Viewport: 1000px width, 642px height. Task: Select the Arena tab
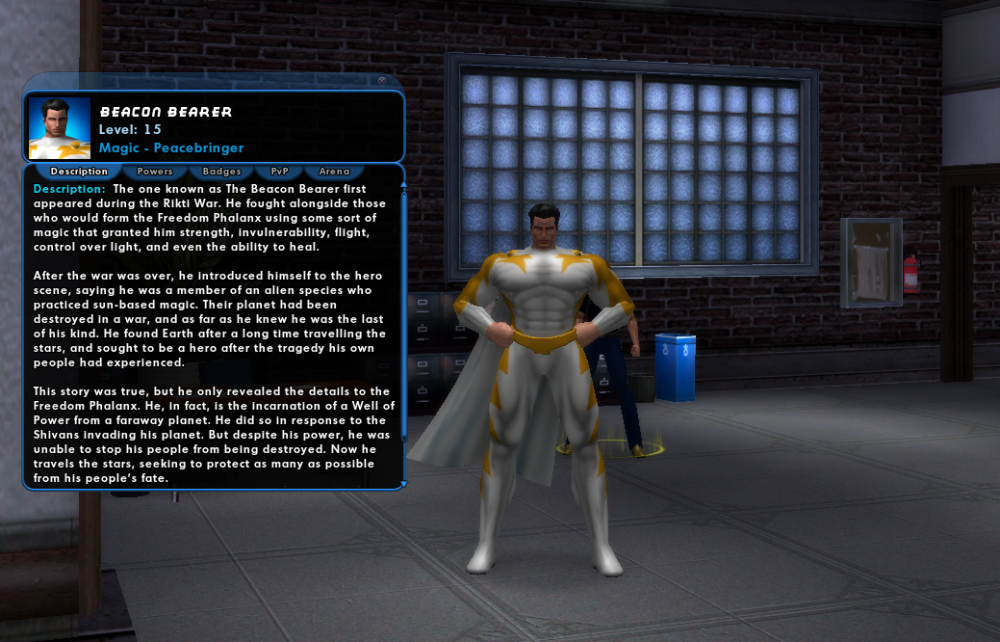[x=334, y=172]
